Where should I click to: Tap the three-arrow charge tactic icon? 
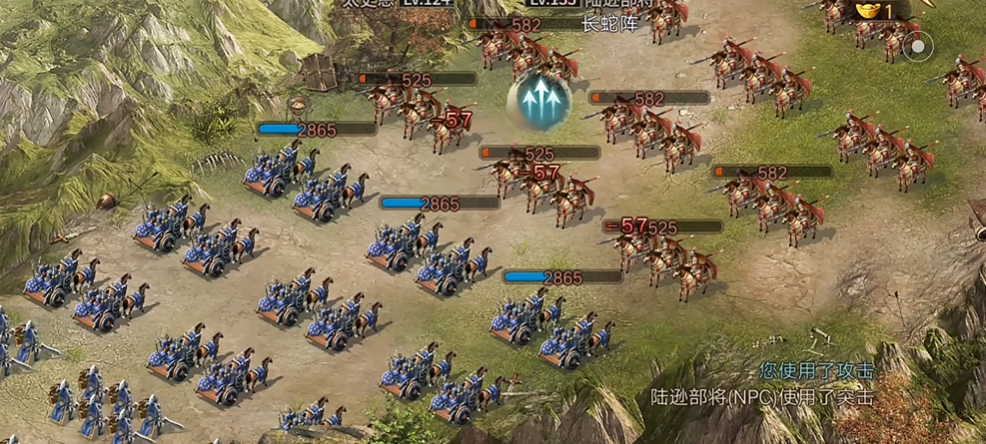538,100
